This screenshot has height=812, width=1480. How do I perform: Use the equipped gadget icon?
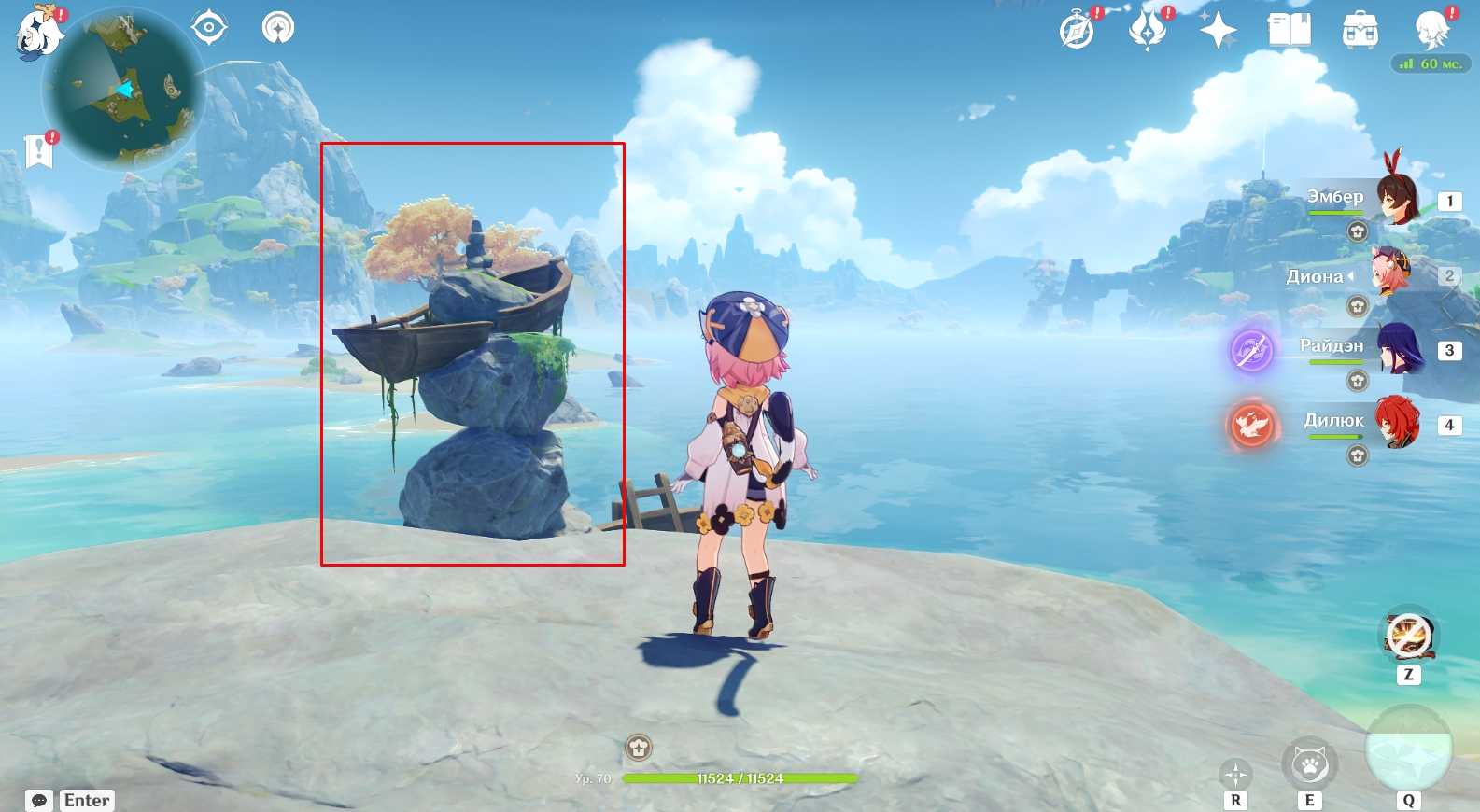(1408, 637)
